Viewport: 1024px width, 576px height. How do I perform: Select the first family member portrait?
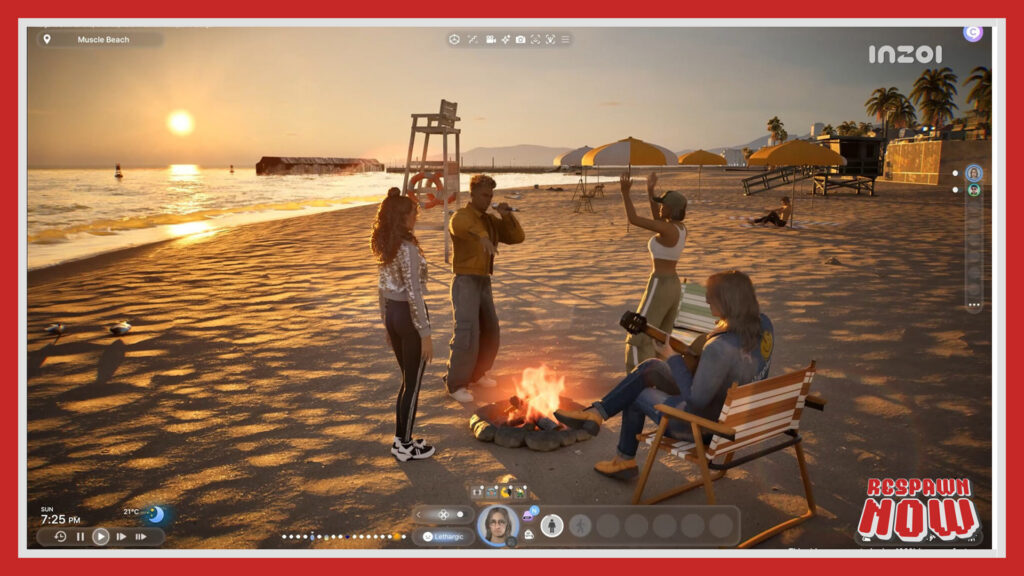pos(973,172)
